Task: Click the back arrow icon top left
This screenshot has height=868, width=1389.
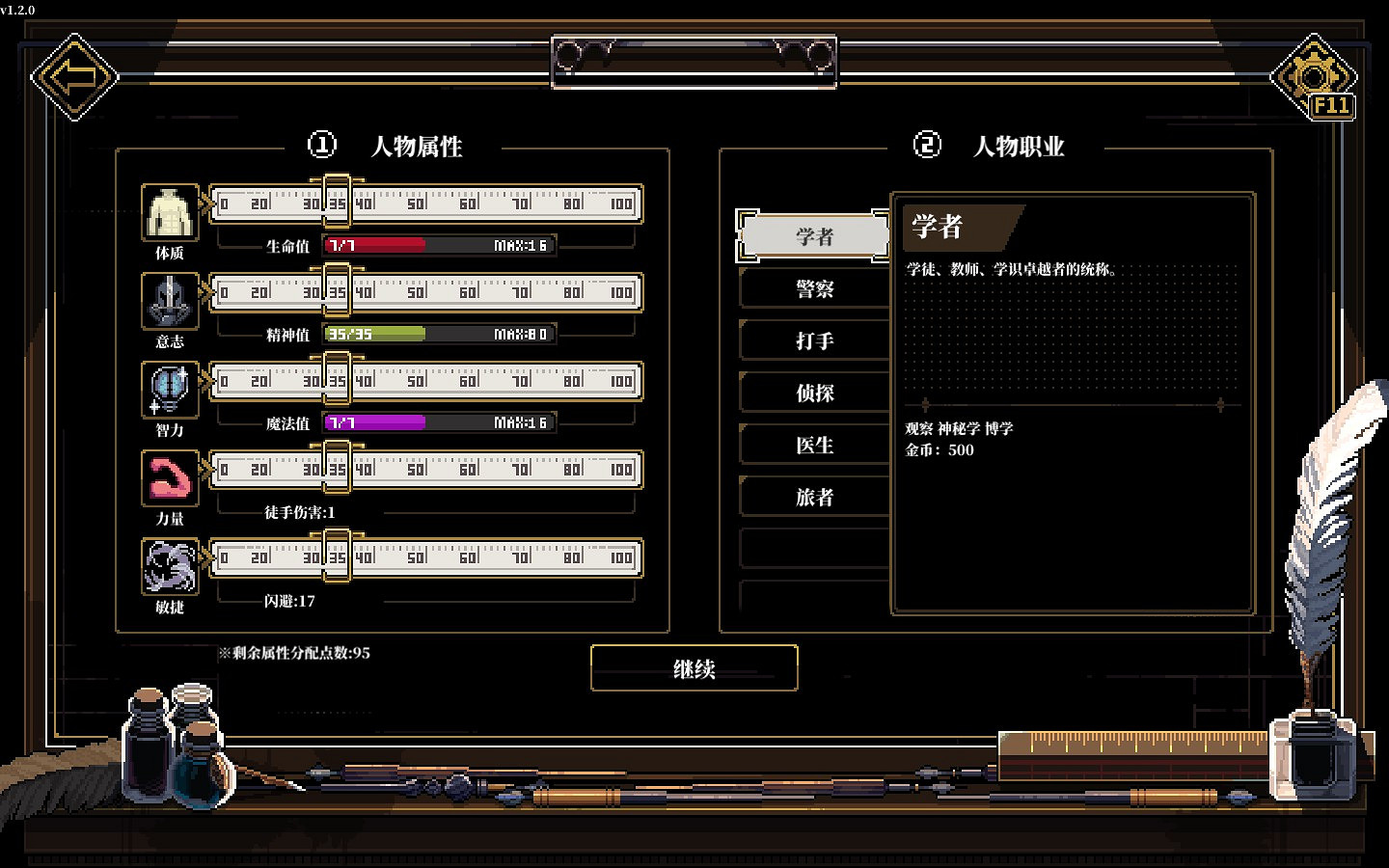Action: pyautogui.click(x=75, y=75)
